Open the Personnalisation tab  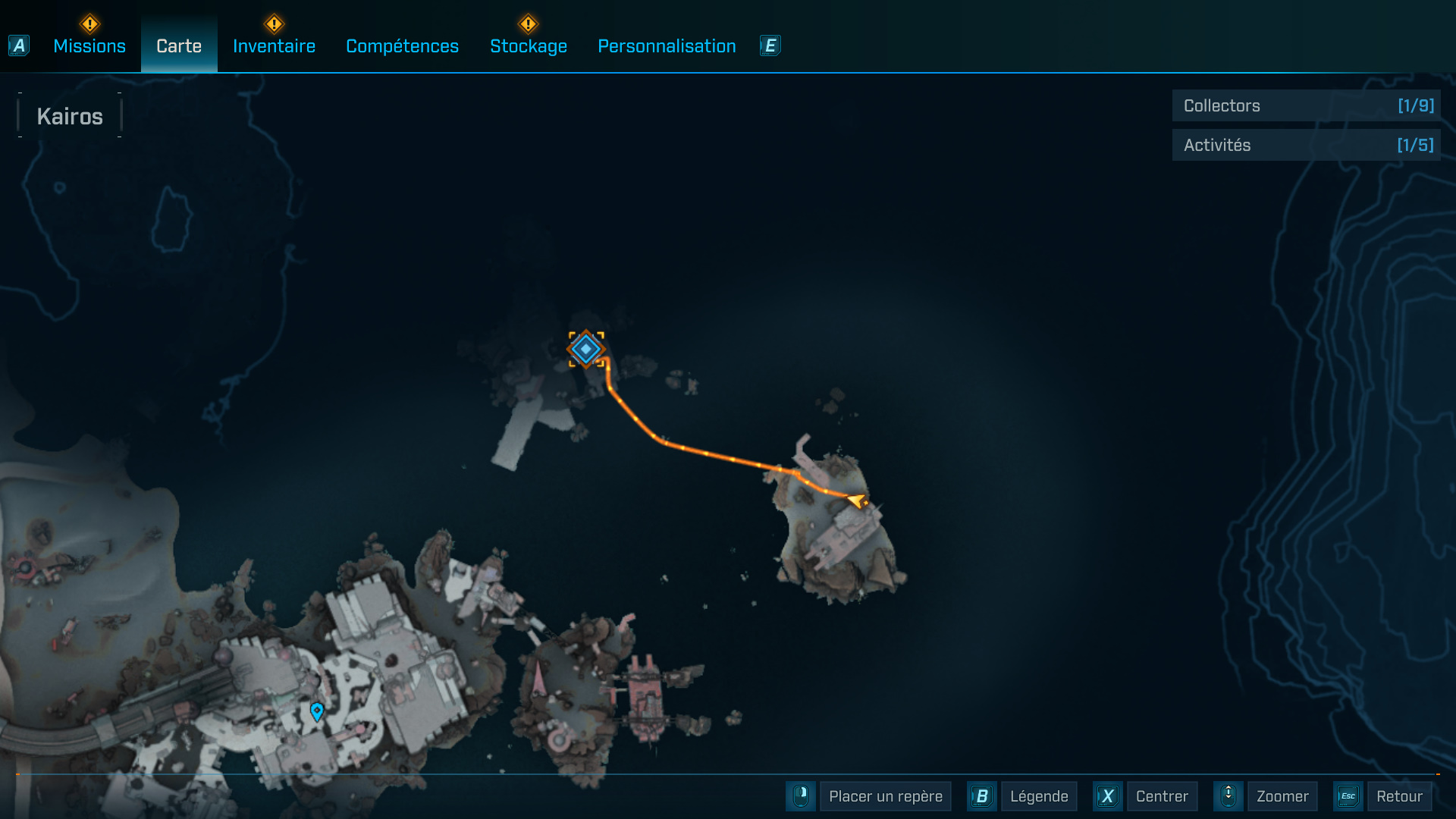tap(667, 46)
